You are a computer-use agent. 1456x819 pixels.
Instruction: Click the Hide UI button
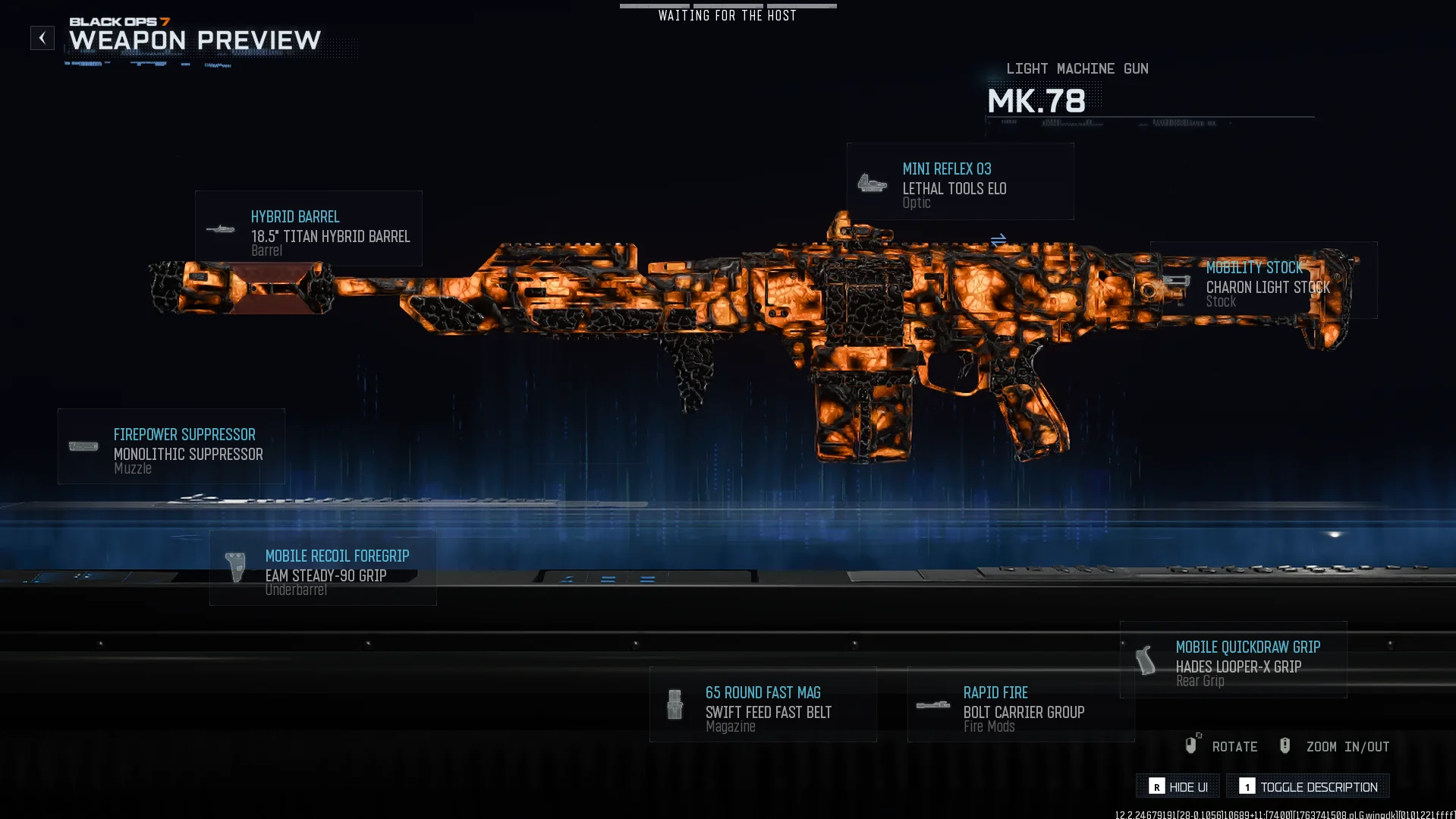1178,786
